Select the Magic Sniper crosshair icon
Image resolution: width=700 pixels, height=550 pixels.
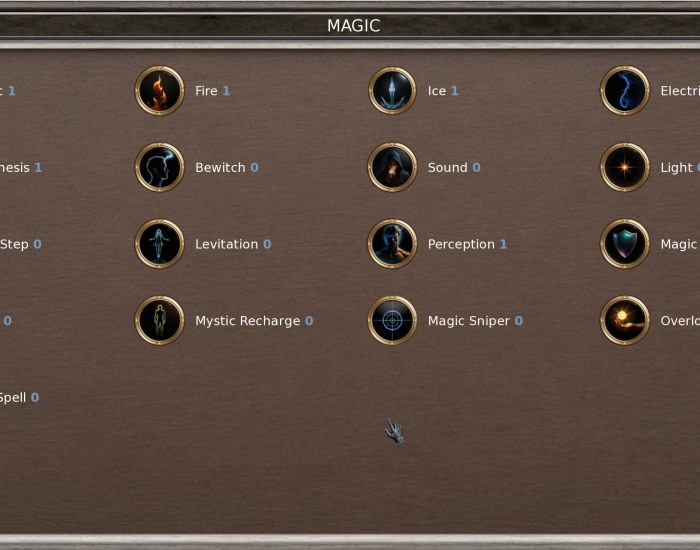tap(392, 321)
